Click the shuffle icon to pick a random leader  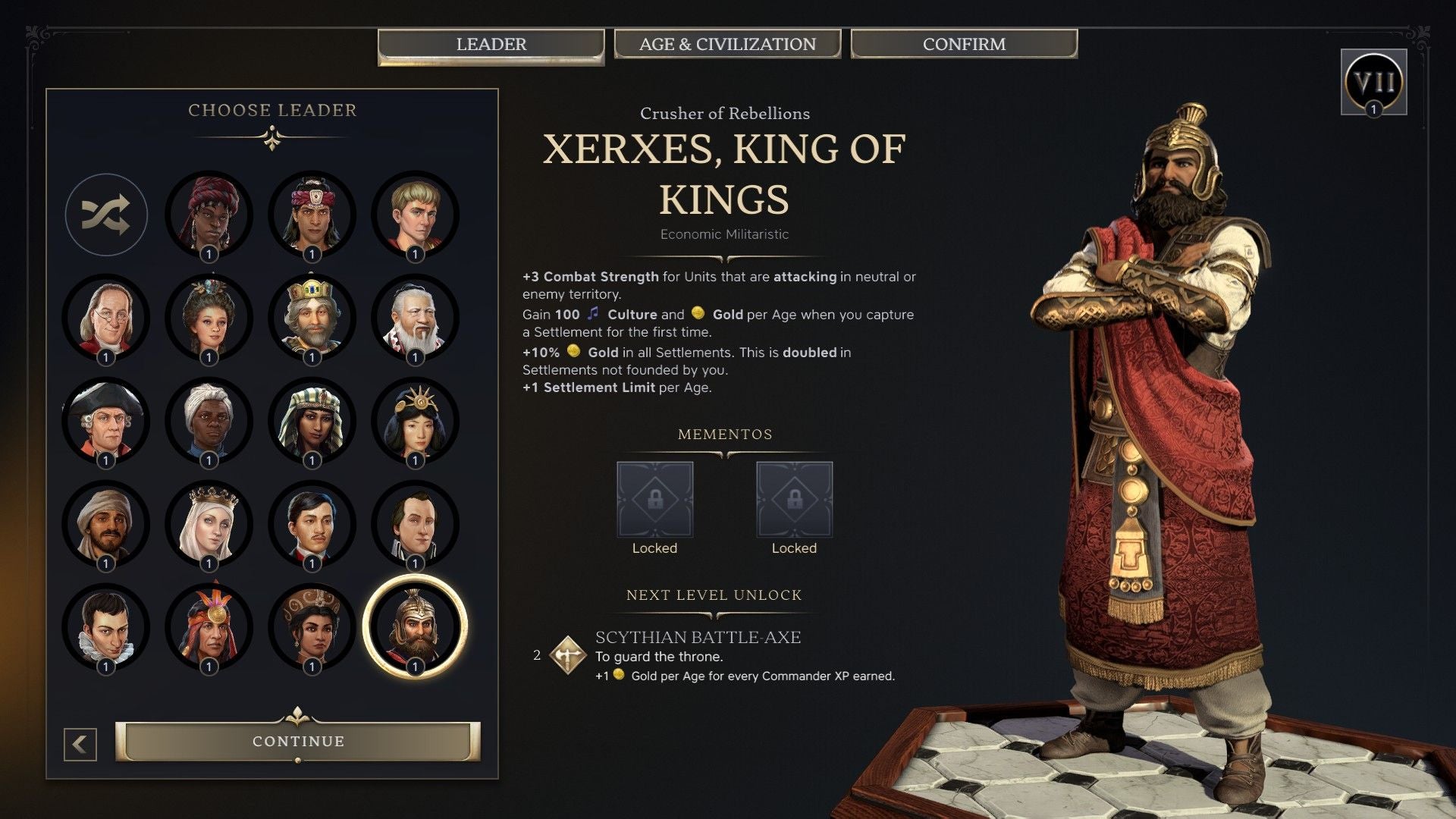click(x=106, y=215)
